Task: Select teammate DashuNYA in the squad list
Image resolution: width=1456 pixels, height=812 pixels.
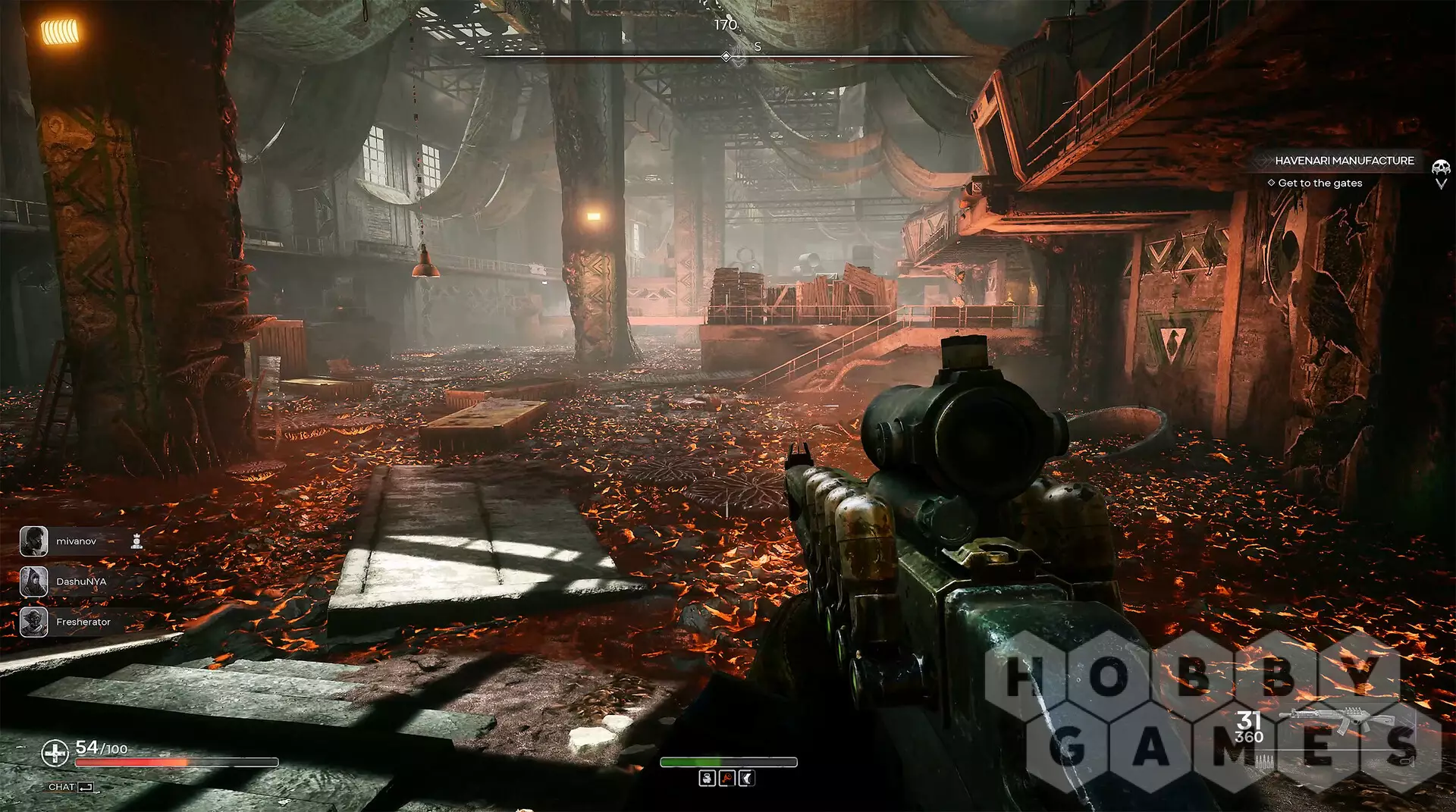Action: [80, 582]
